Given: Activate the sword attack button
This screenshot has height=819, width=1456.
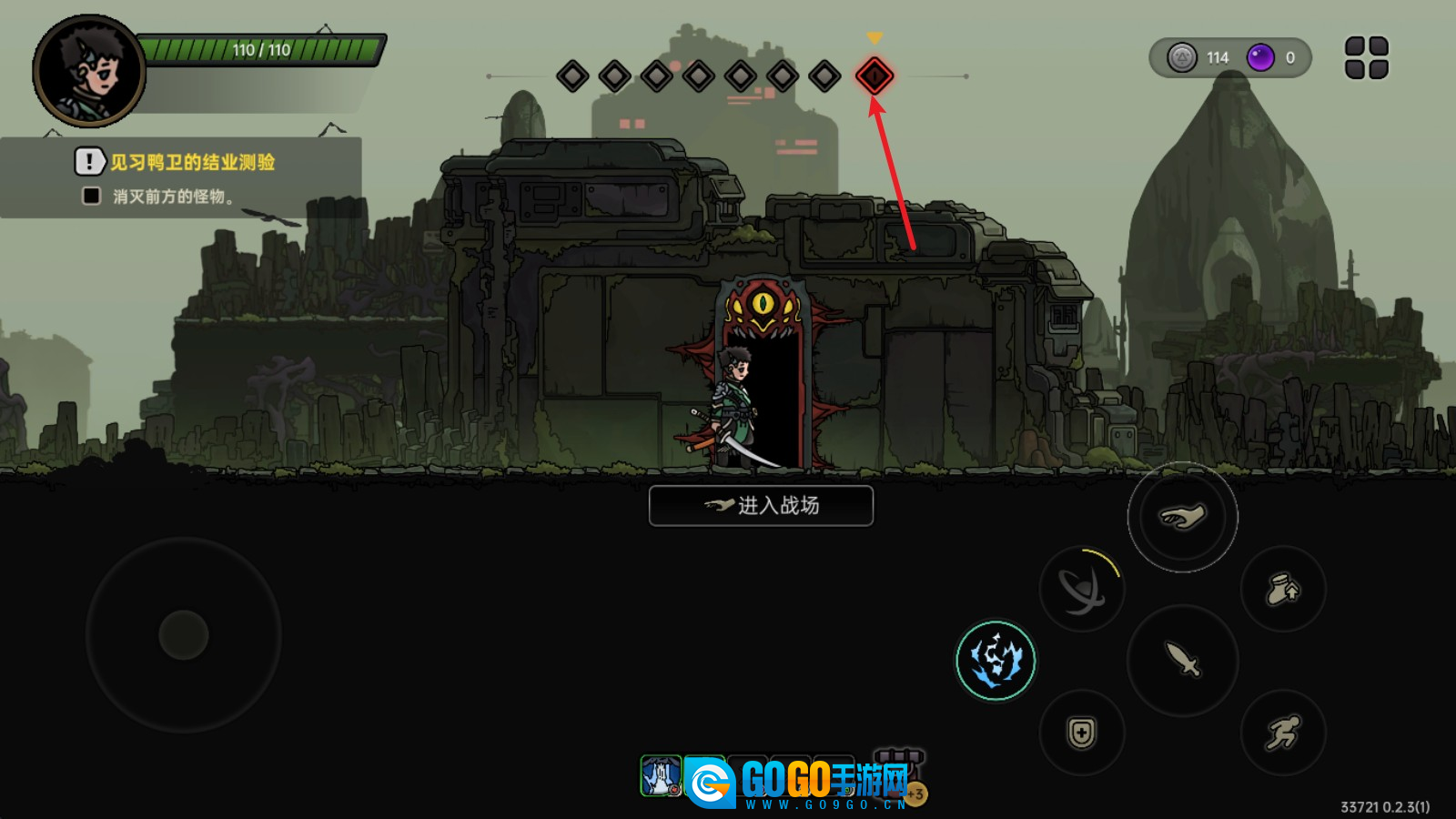Looking at the screenshot, I should (1182, 660).
